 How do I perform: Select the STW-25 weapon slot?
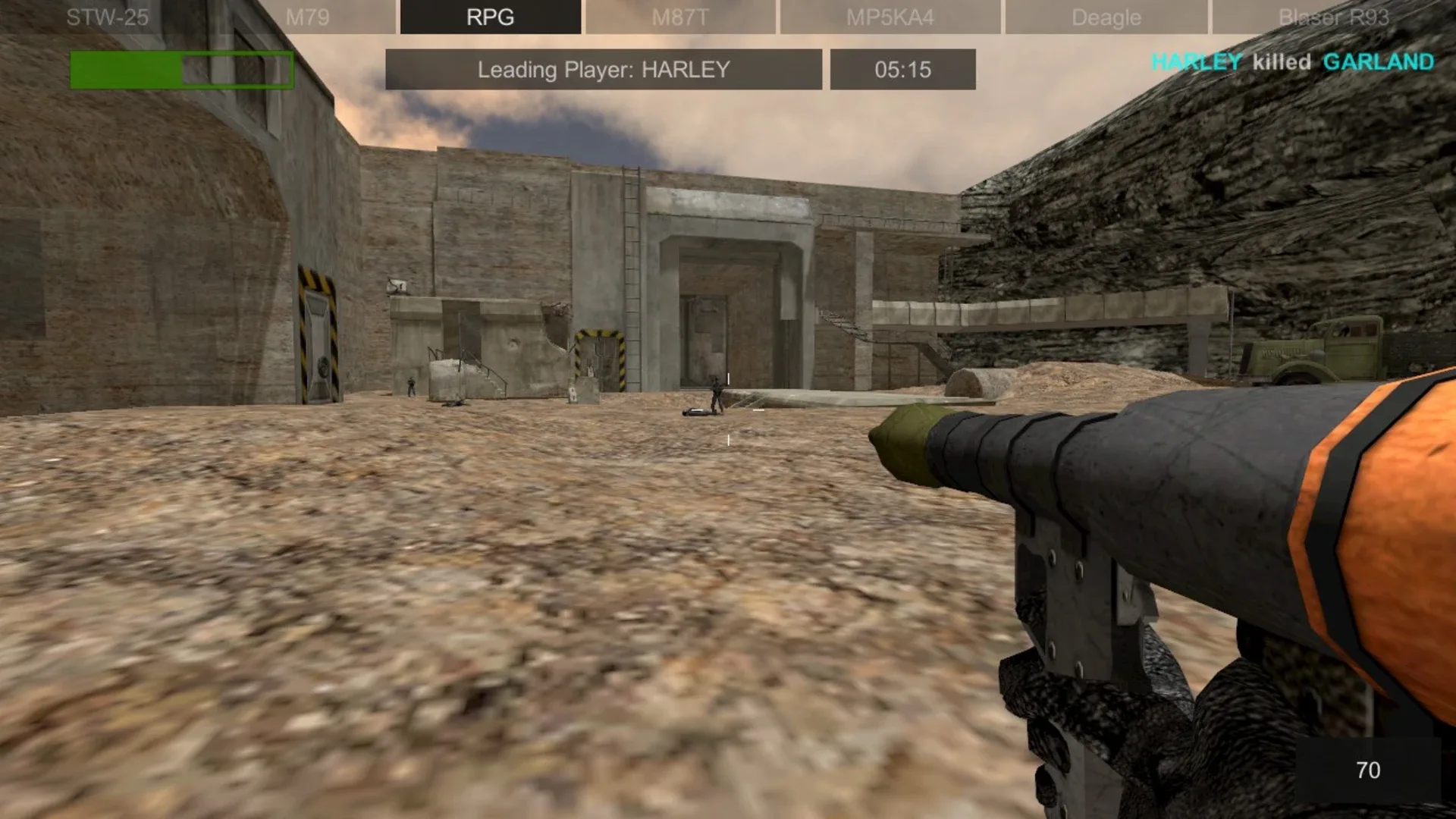(108, 17)
